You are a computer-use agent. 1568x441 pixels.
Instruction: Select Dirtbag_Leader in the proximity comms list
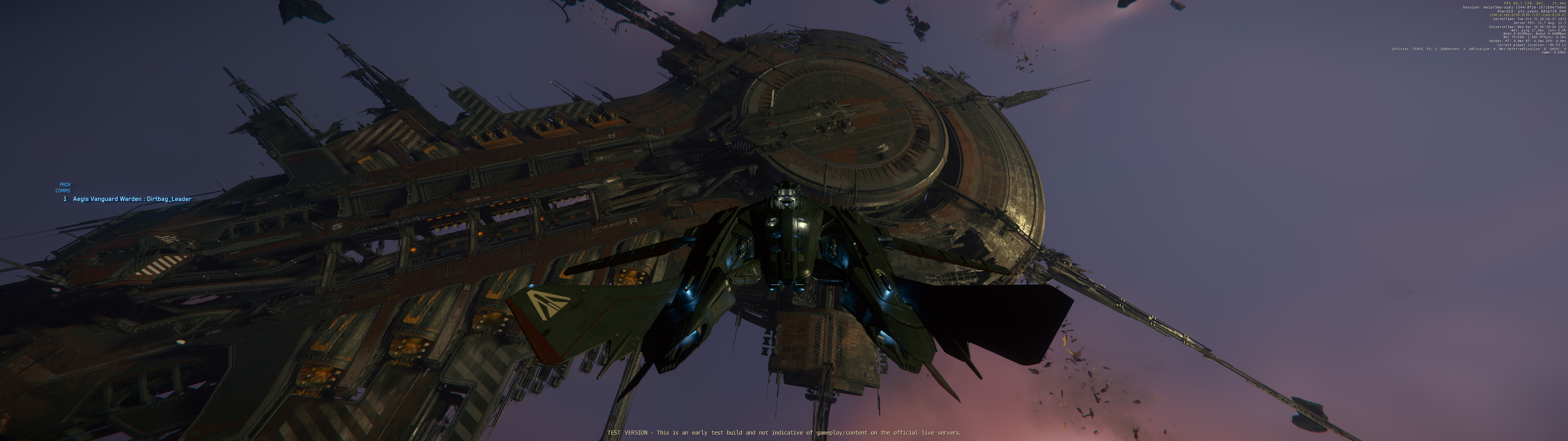pos(131,199)
